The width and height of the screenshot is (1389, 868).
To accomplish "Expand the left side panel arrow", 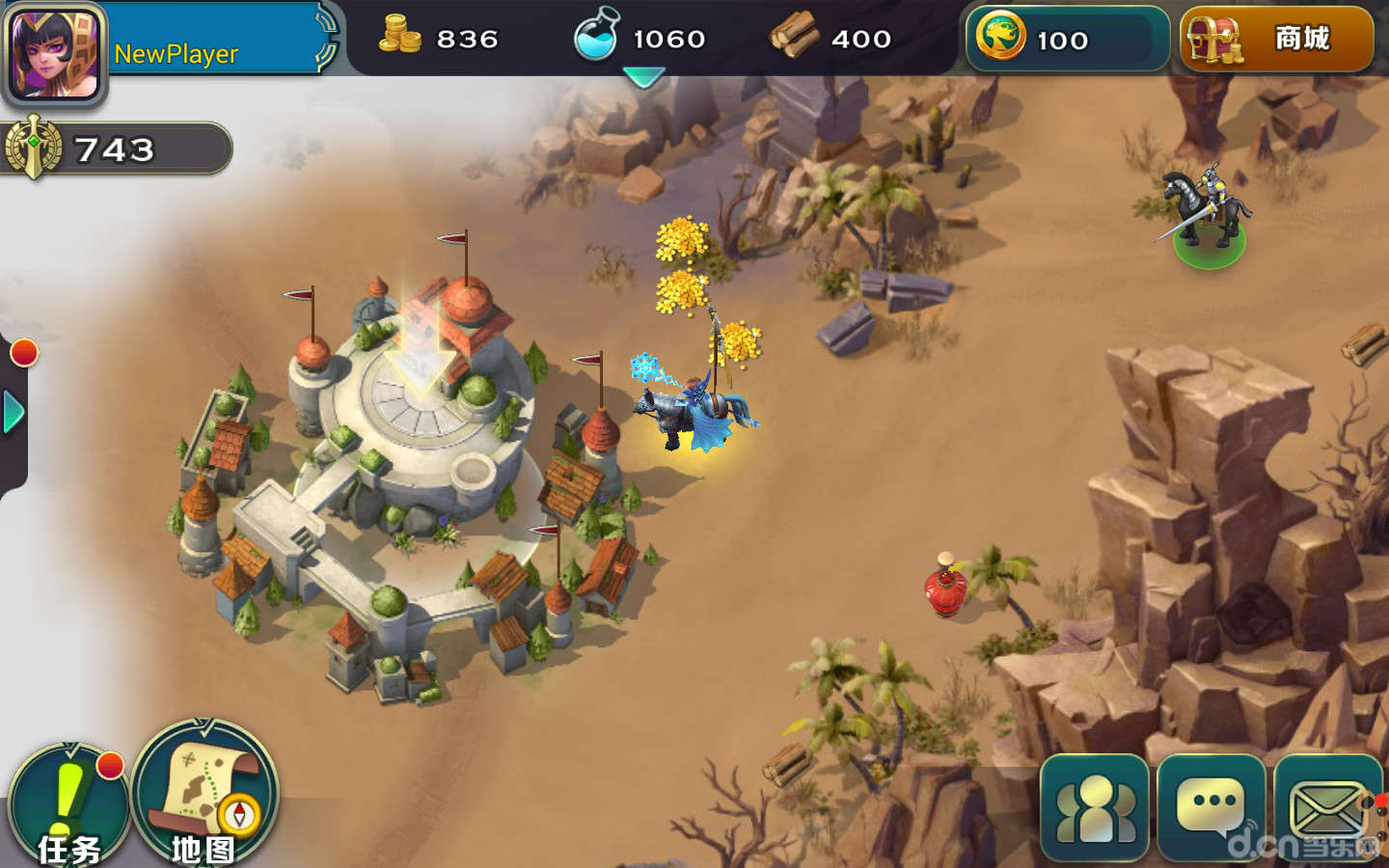I will pyautogui.click(x=14, y=413).
